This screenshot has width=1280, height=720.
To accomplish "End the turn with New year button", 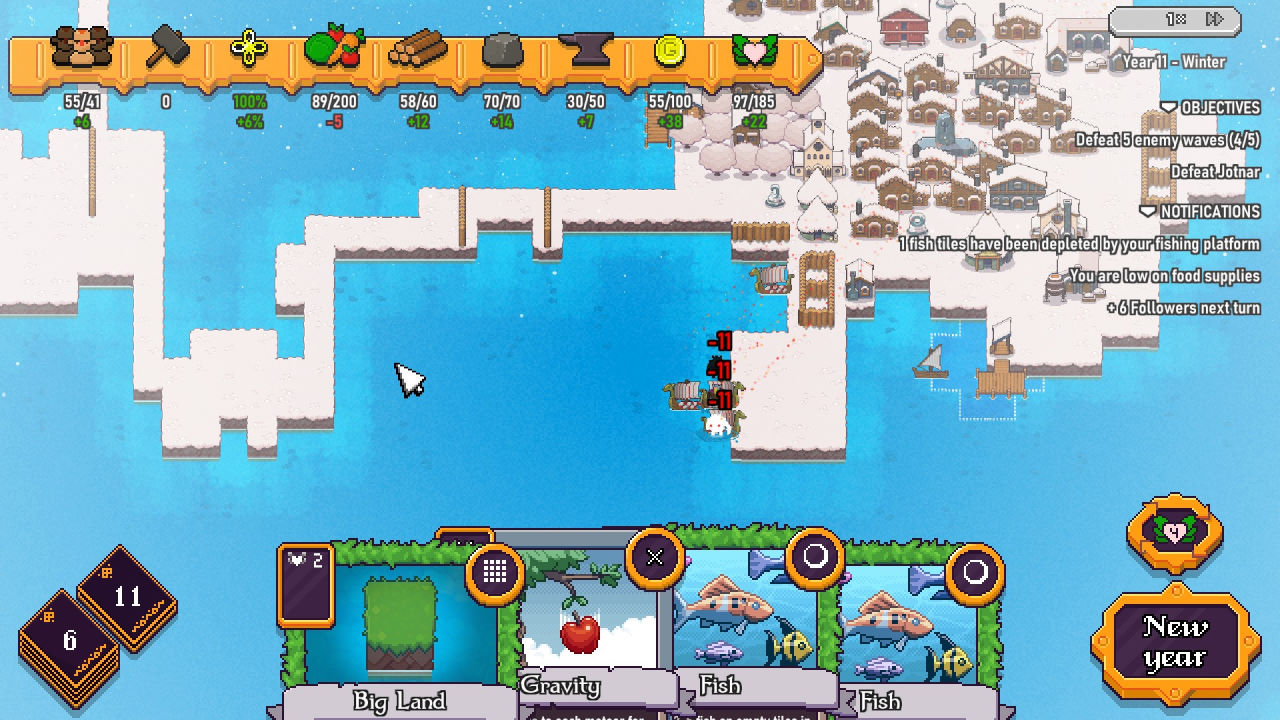I will coord(1174,642).
